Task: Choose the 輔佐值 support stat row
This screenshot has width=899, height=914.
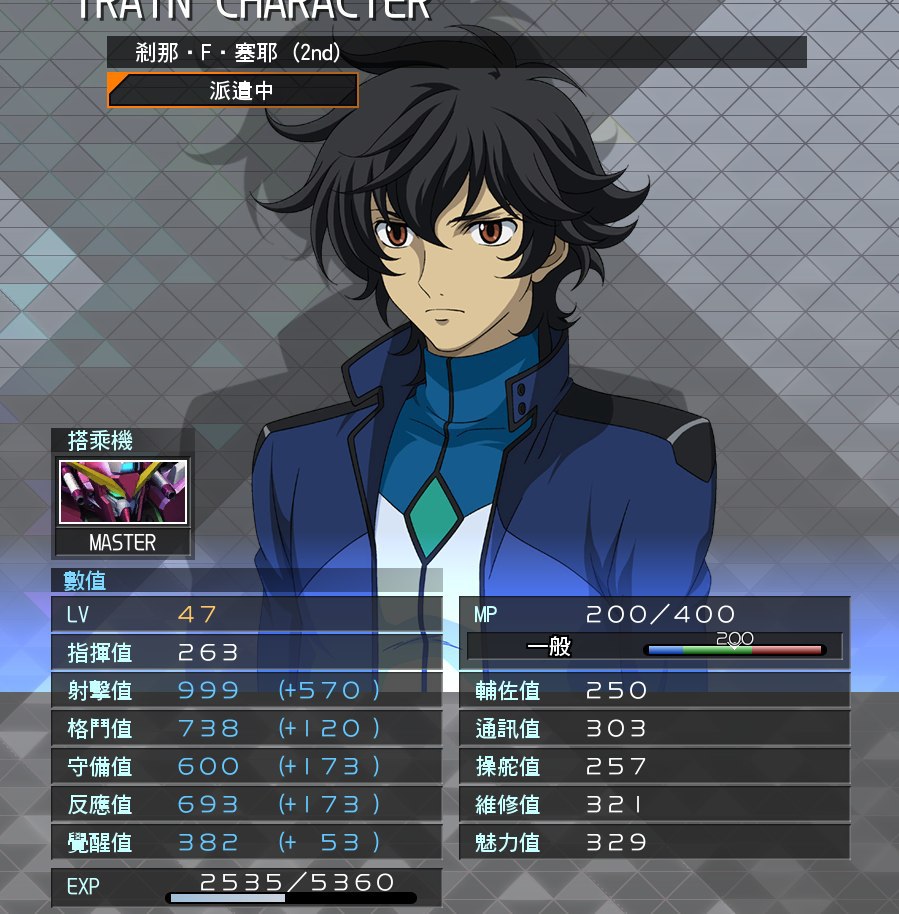Action: (x=654, y=691)
